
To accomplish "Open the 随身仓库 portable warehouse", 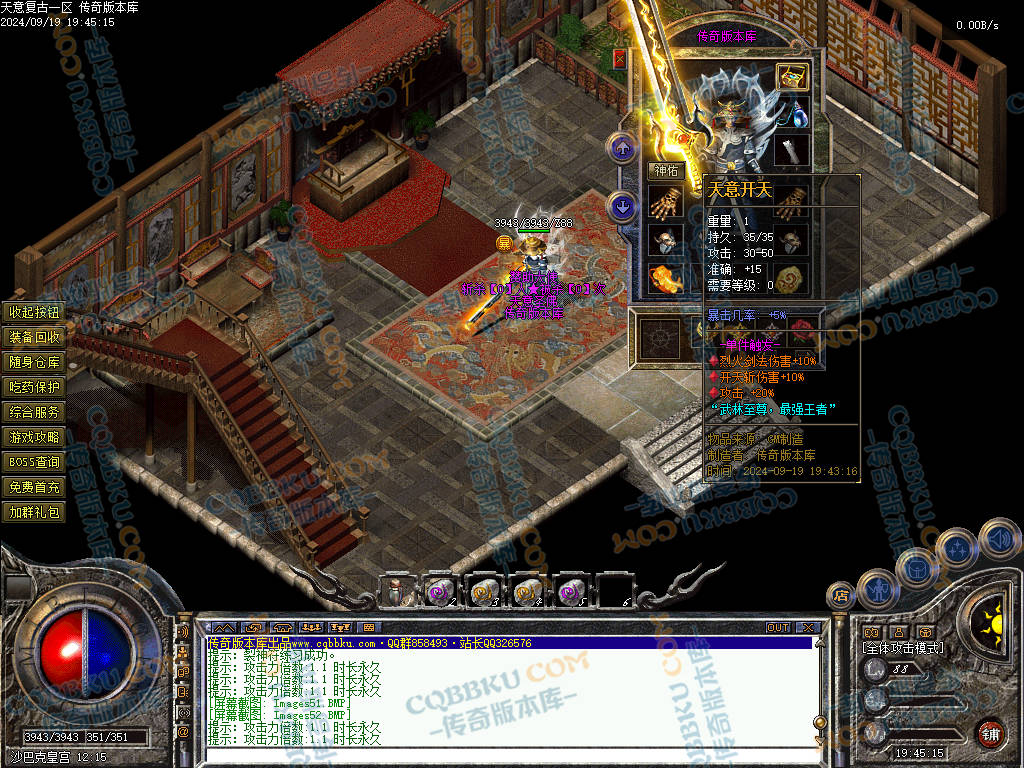I will (x=35, y=362).
